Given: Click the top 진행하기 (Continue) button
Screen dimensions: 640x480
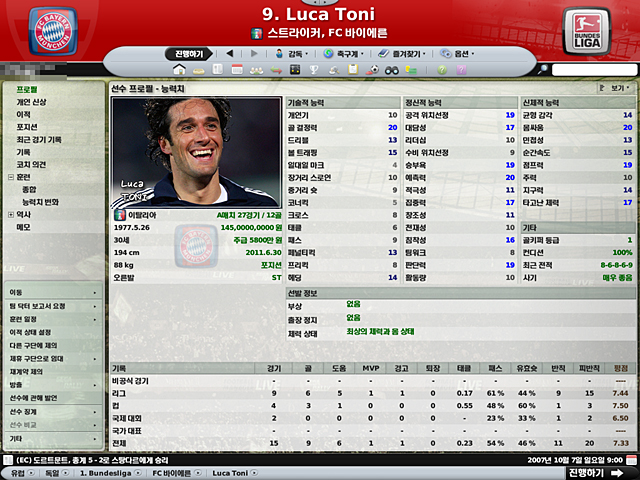Looking at the screenshot, I should (x=188, y=53).
